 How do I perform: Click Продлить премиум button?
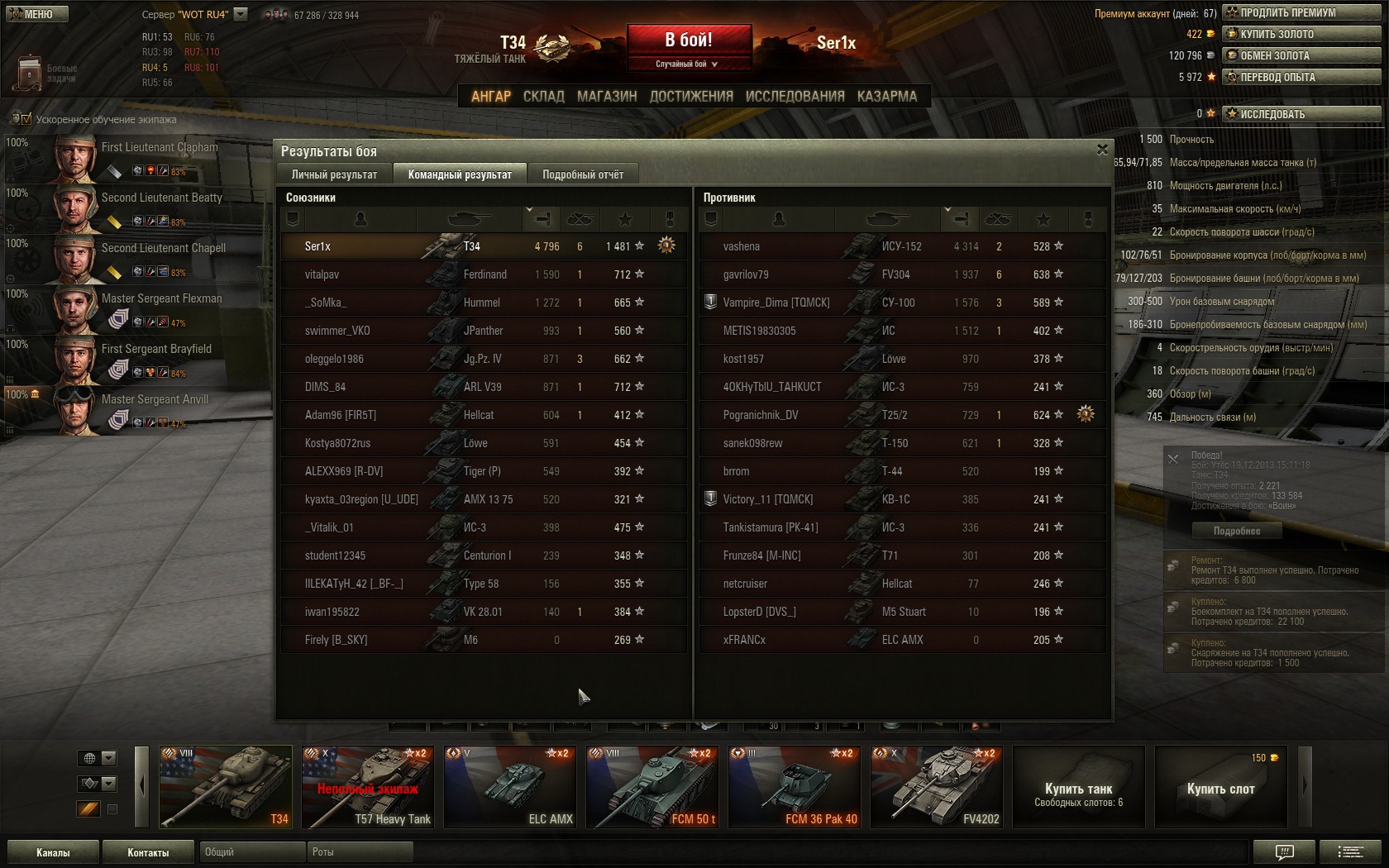point(1301,12)
